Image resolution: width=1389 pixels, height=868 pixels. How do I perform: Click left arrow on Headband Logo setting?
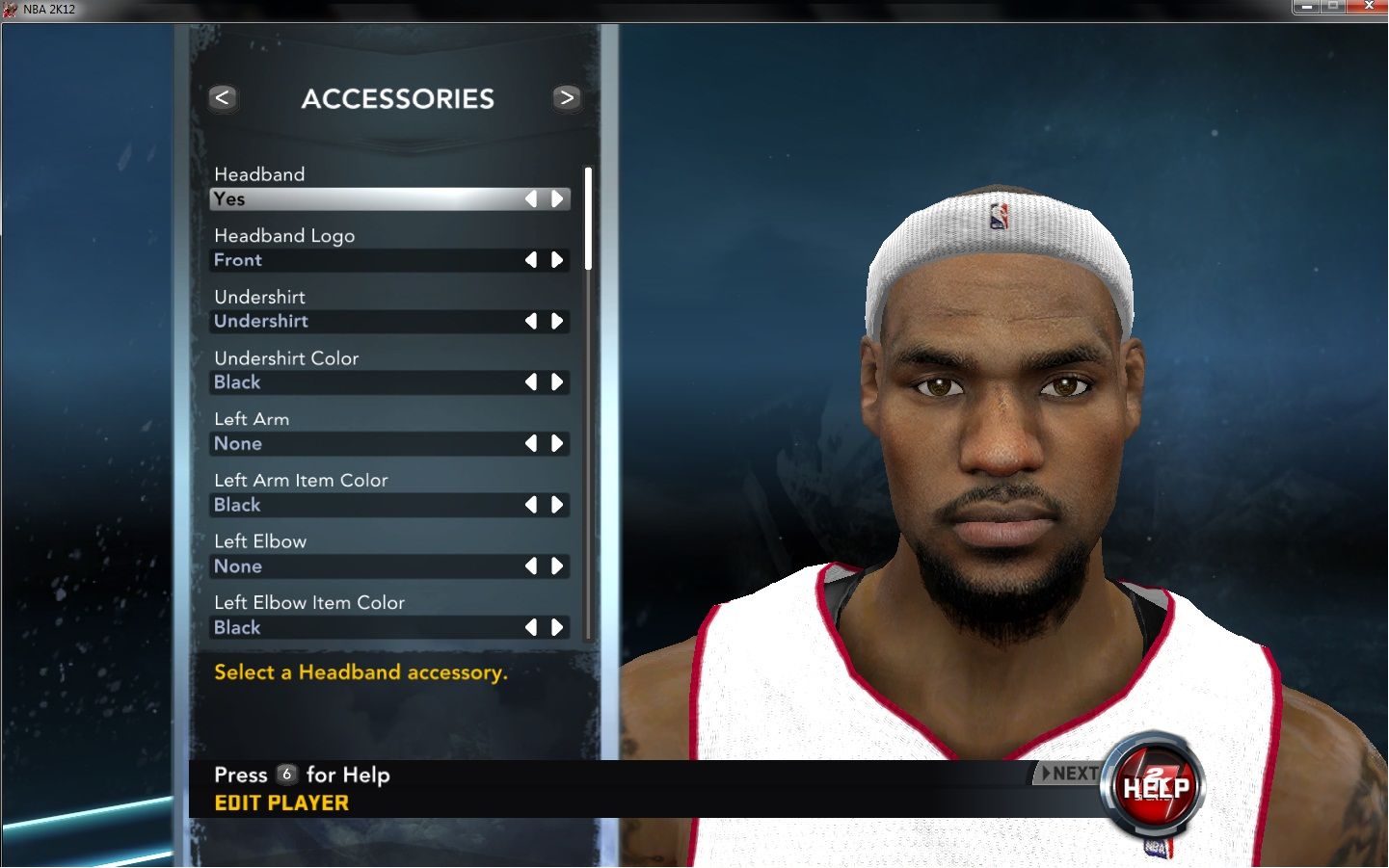coord(531,260)
